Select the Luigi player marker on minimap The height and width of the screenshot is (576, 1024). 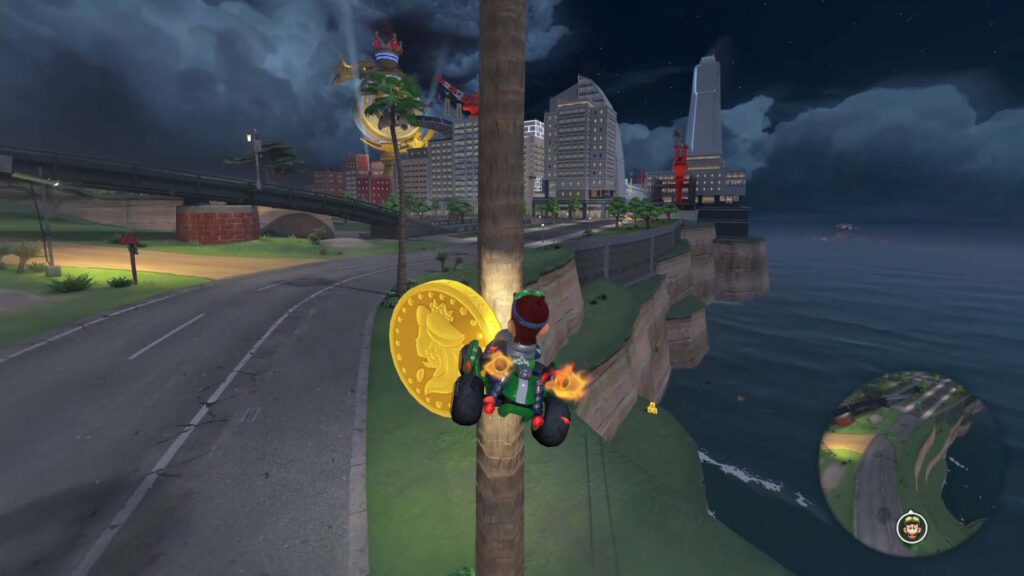[x=911, y=526]
